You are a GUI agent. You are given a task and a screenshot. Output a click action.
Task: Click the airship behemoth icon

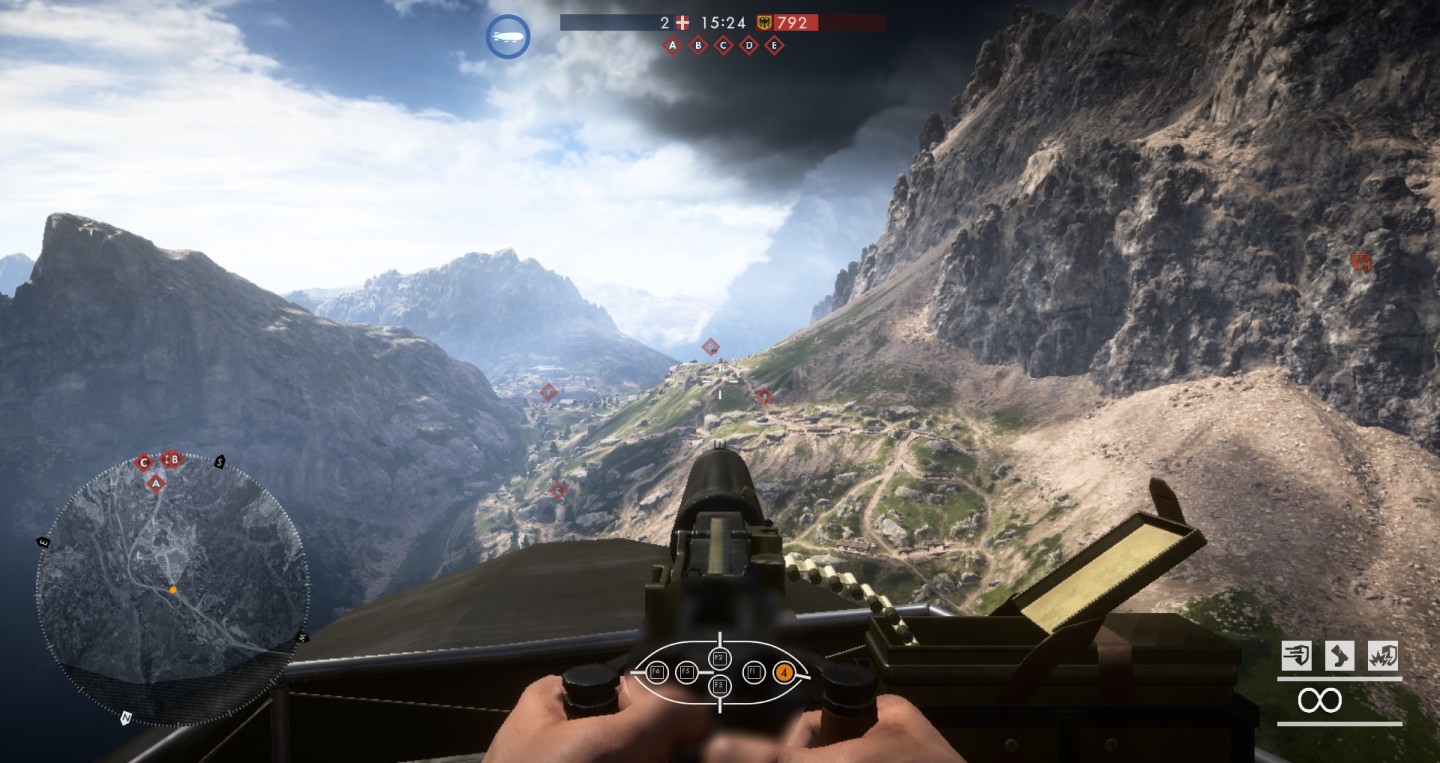click(x=508, y=36)
